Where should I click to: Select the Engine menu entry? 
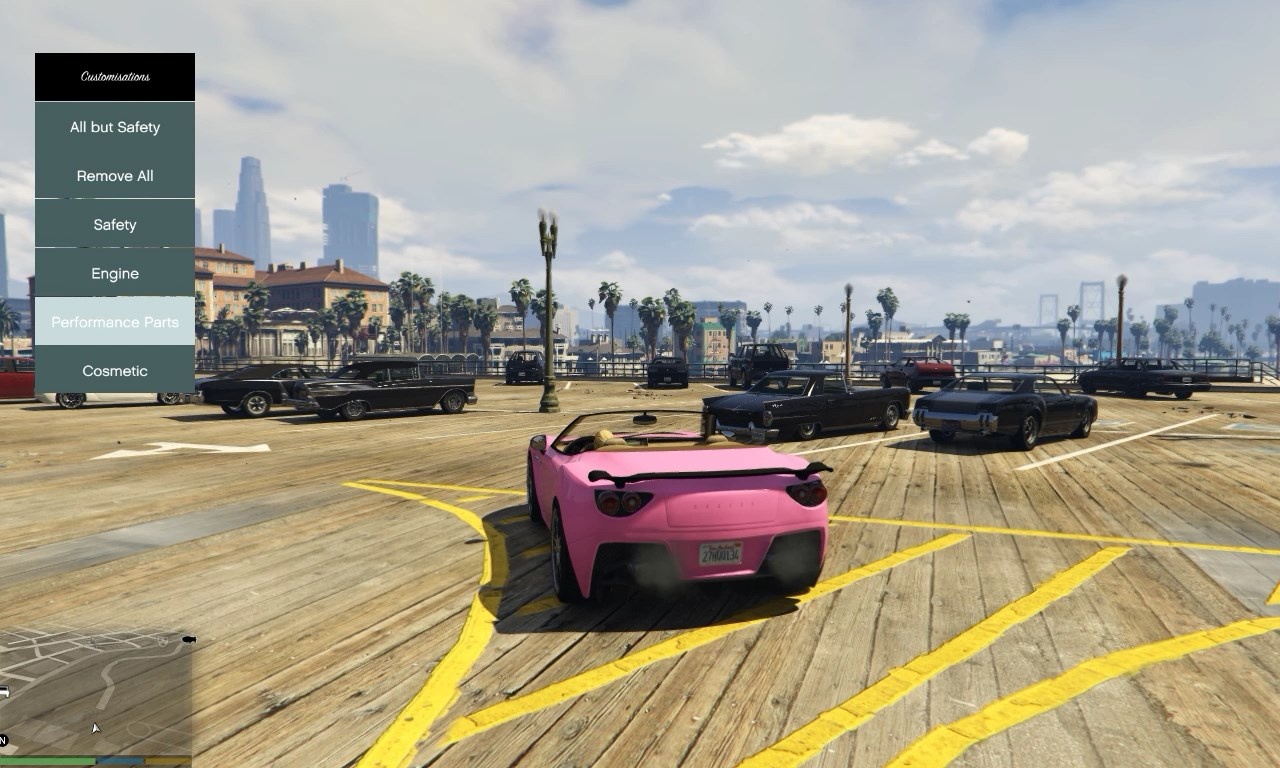pyautogui.click(x=115, y=273)
